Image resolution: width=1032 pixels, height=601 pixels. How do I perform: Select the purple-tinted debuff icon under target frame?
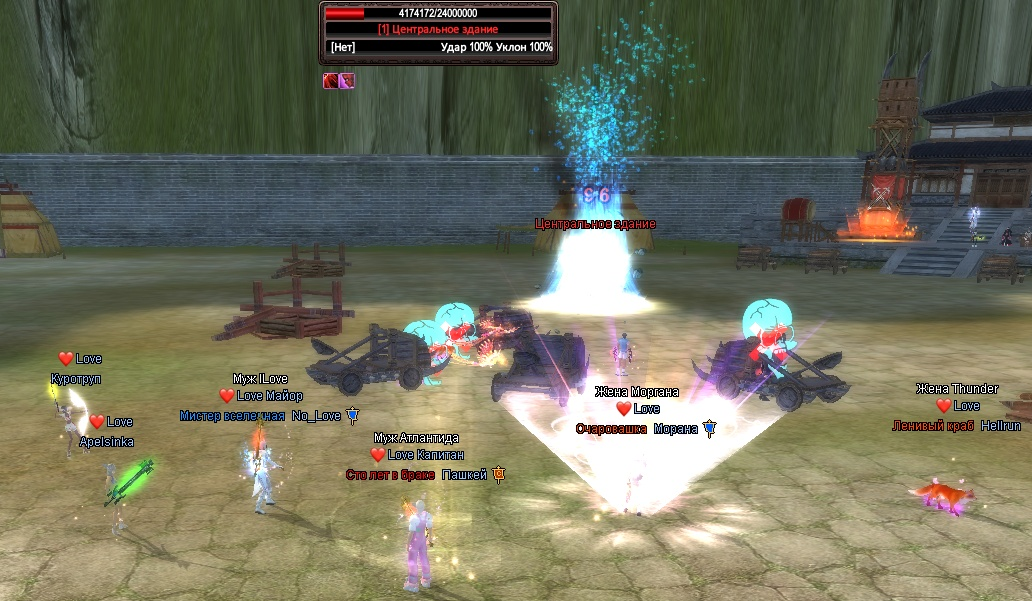tap(346, 81)
